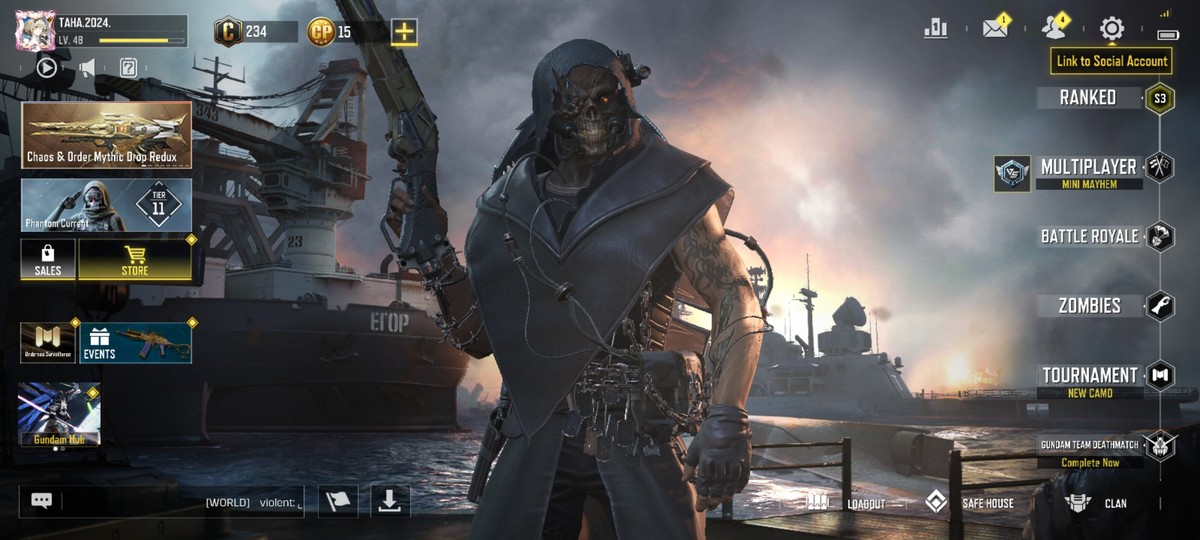Open the friends list icon
The width and height of the screenshot is (1200, 540).
point(1053,28)
